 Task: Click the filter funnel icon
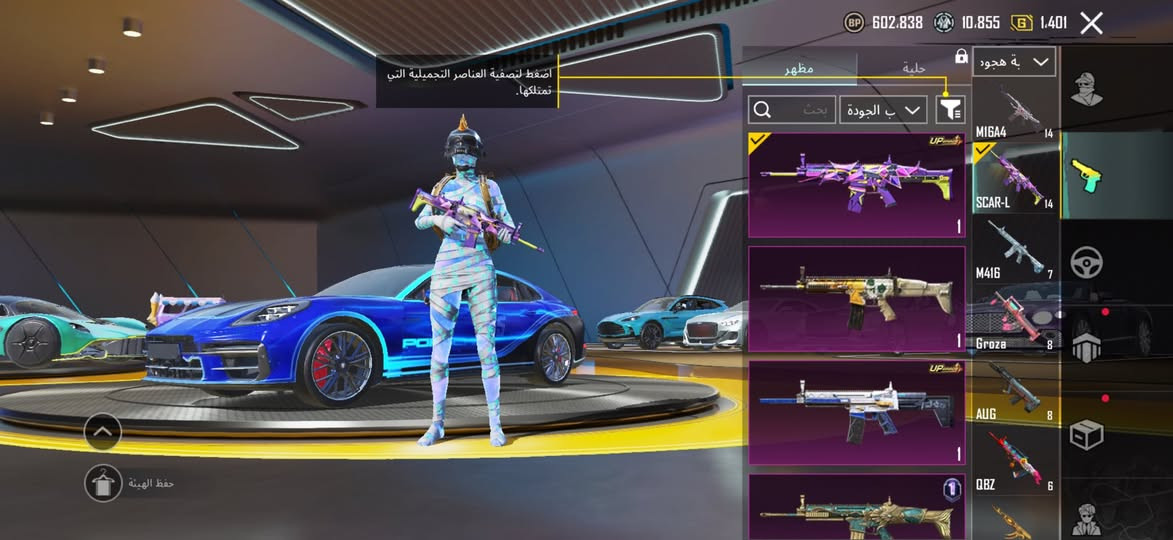click(950, 109)
